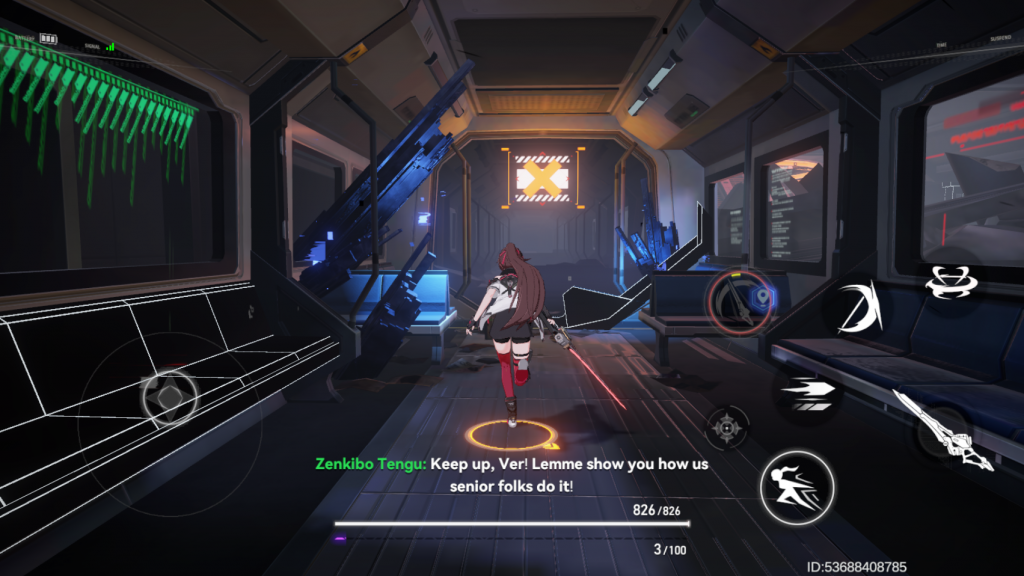The height and width of the screenshot is (576, 1024).
Task: Toggle the crosshair lock-on target button
Action: coord(728,427)
